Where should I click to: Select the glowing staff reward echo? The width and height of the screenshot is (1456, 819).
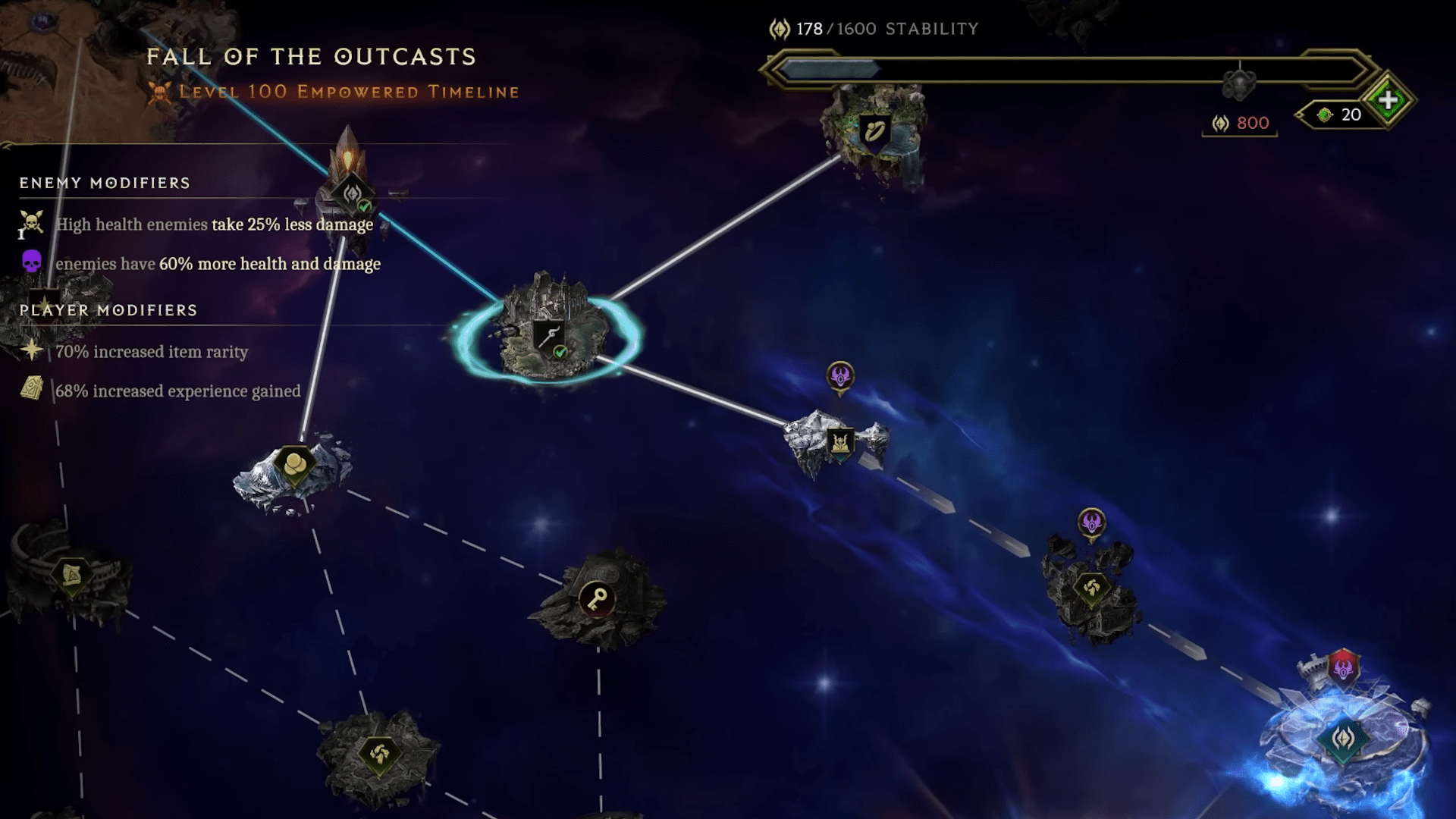(x=548, y=336)
